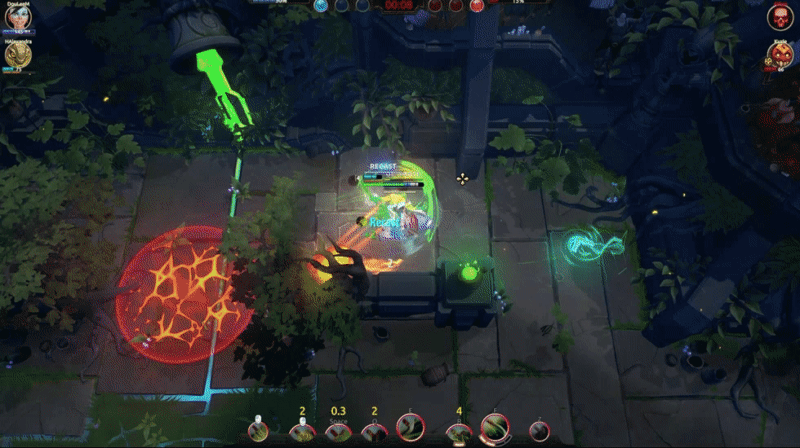Select the leftmost ability in the bar
The image size is (800, 448).
point(258,431)
